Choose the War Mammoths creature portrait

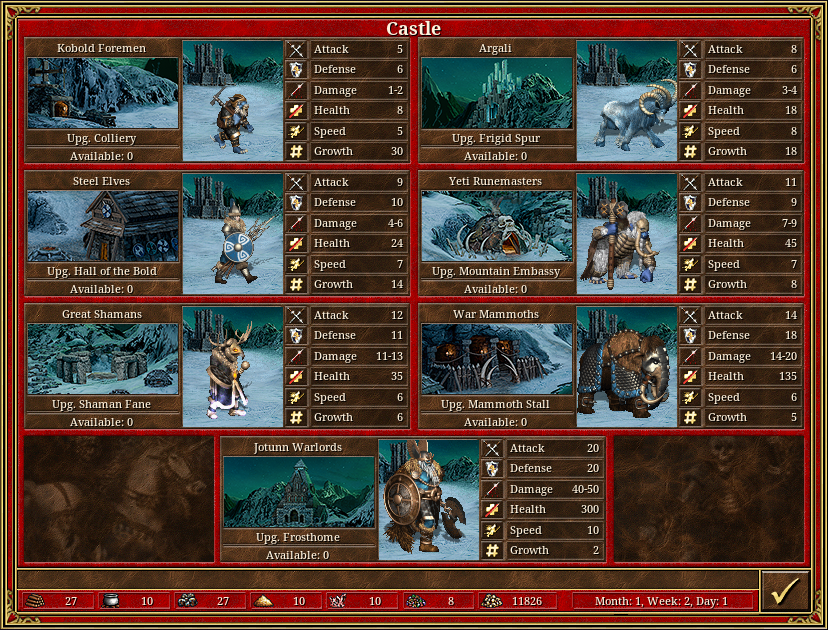click(627, 366)
